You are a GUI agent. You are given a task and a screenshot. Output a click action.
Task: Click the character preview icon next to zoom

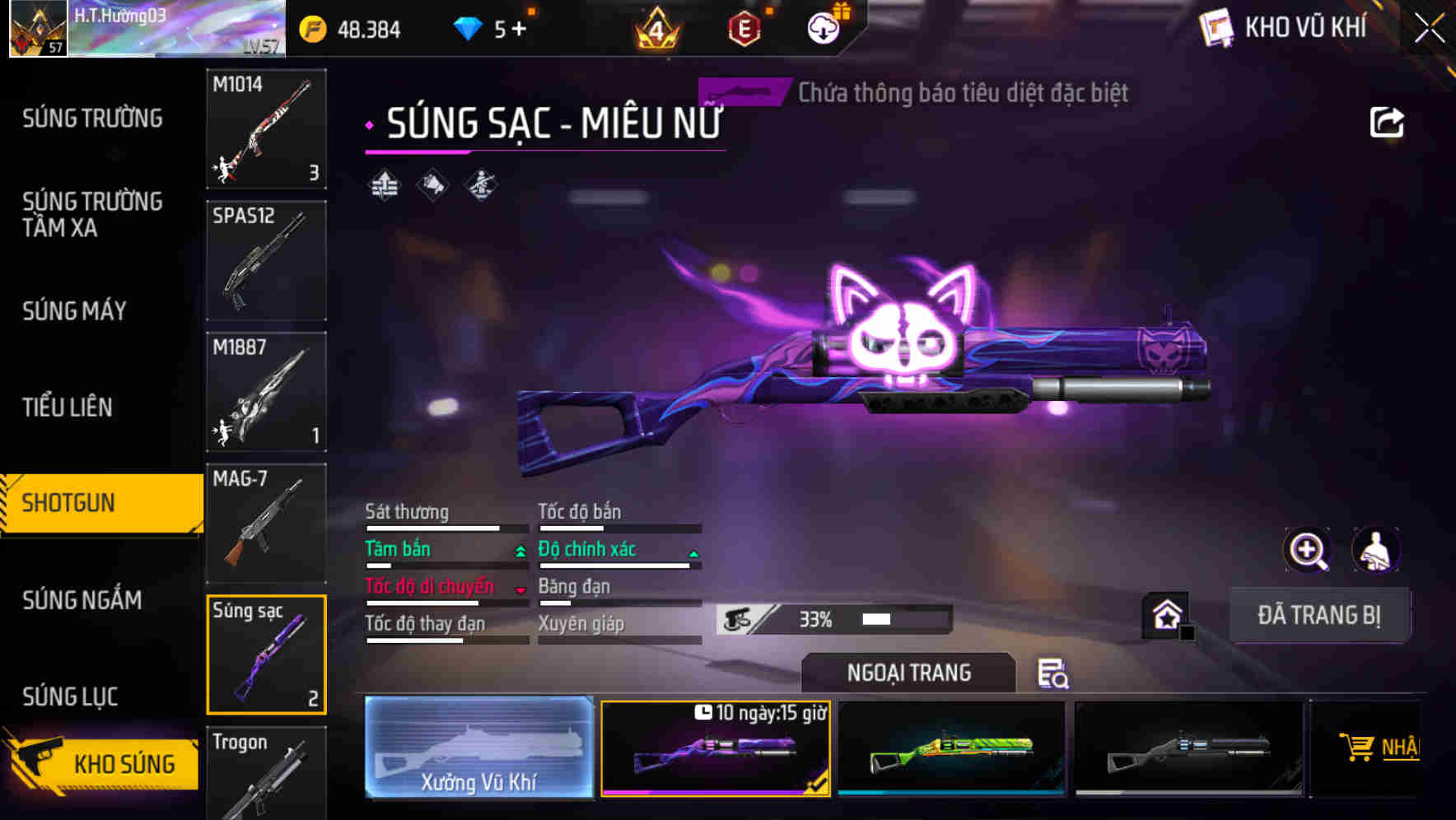pyautogui.click(x=1374, y=550)
